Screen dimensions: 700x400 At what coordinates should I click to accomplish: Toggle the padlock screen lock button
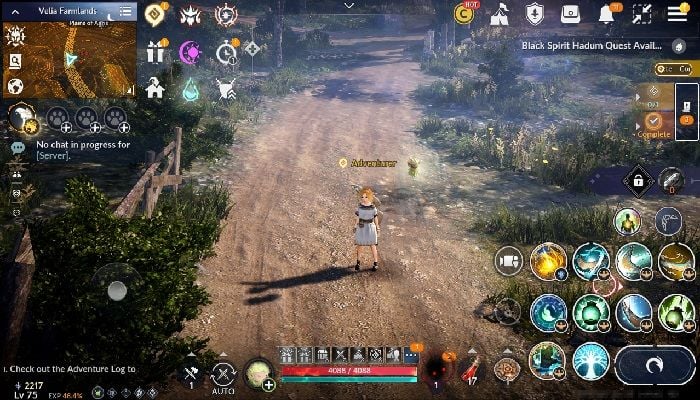[637, 180]
